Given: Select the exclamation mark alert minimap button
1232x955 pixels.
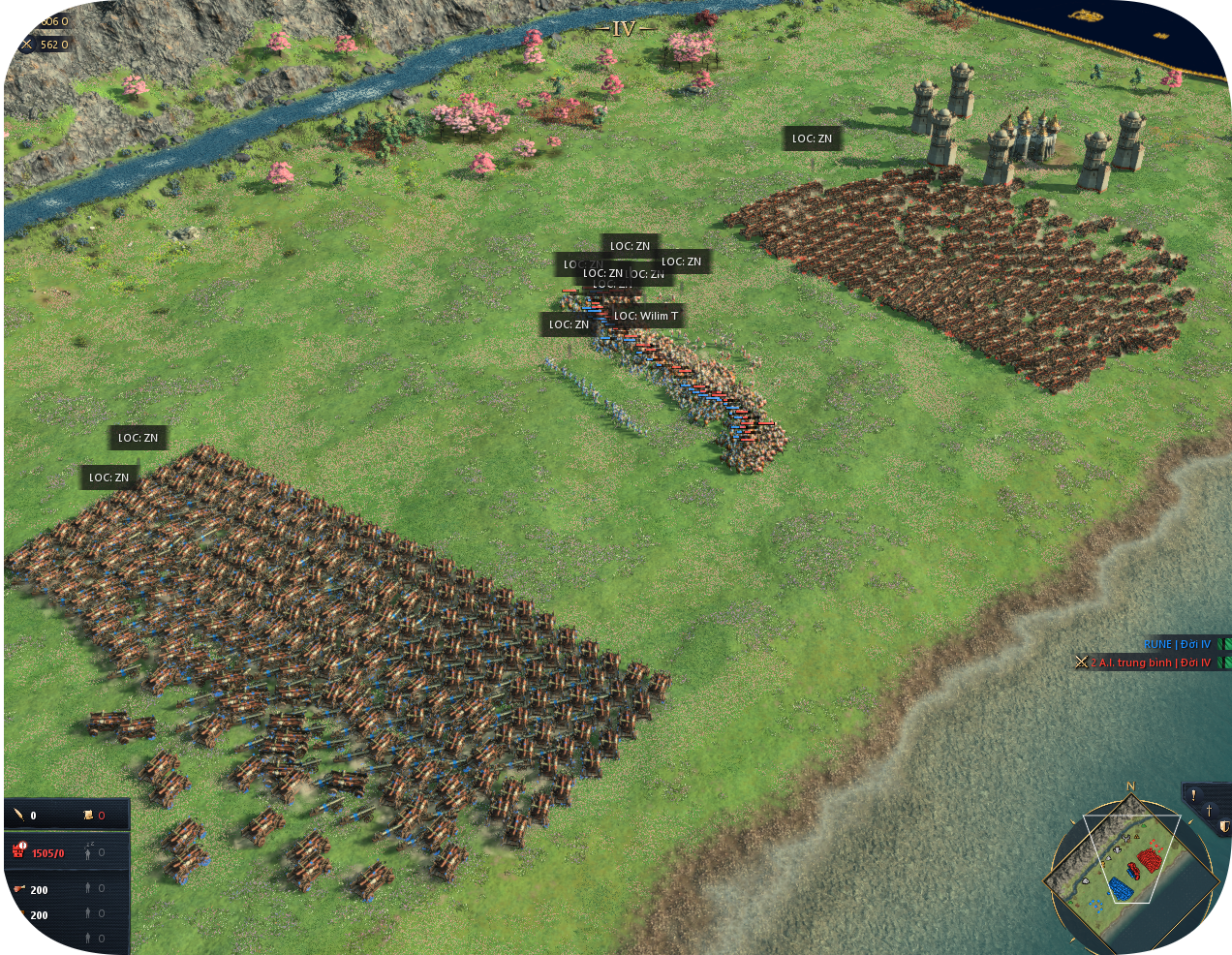Looking at the screenshot, I should click(1193, 796).
